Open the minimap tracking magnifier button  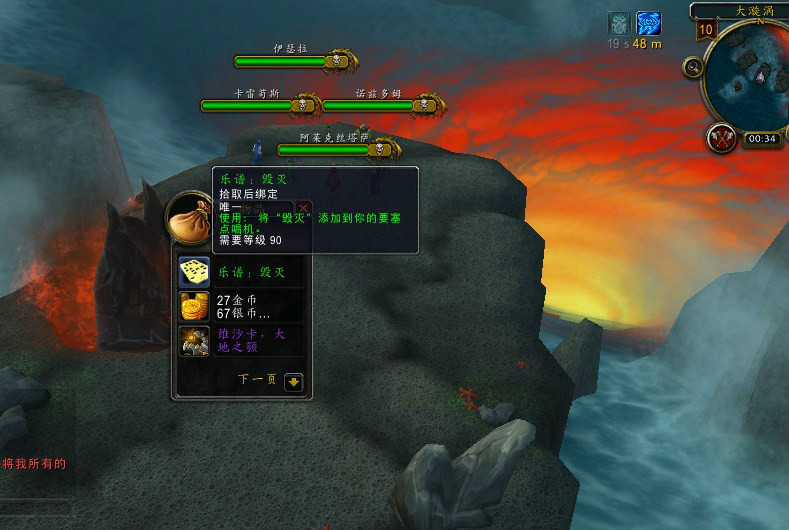coord(693,67)
